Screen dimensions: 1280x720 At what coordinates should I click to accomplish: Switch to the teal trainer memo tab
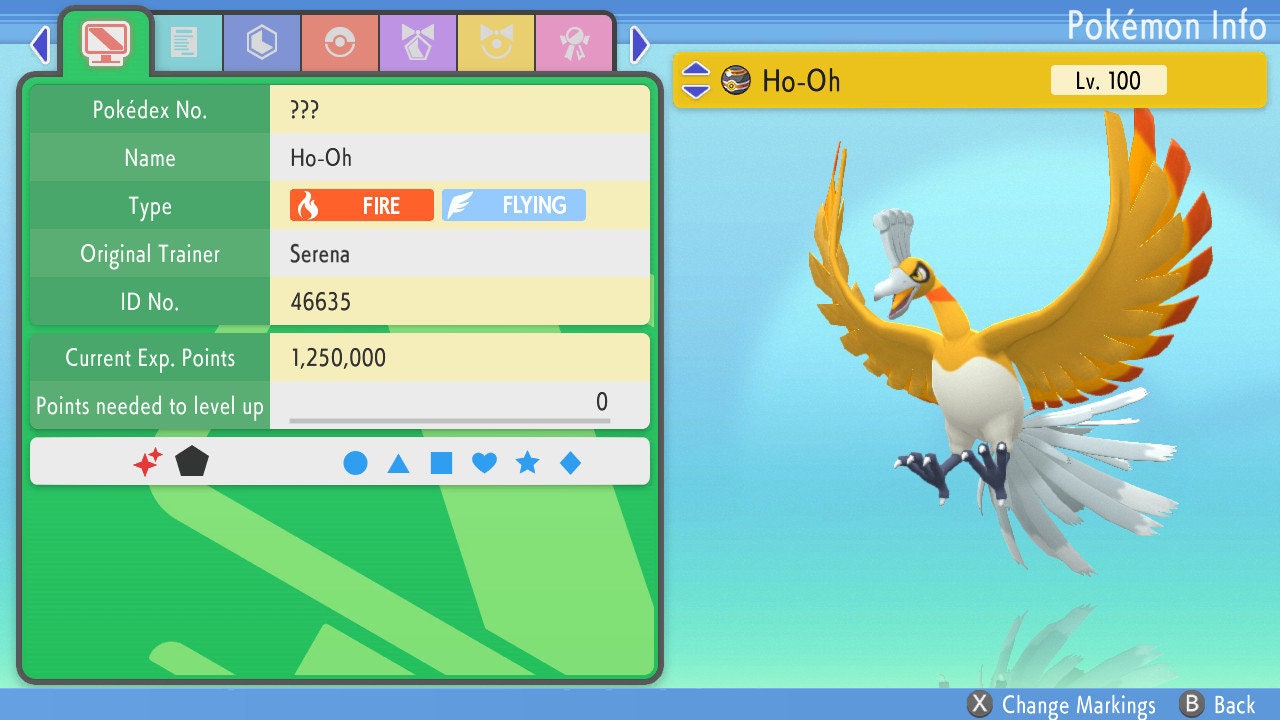point(183,43)
